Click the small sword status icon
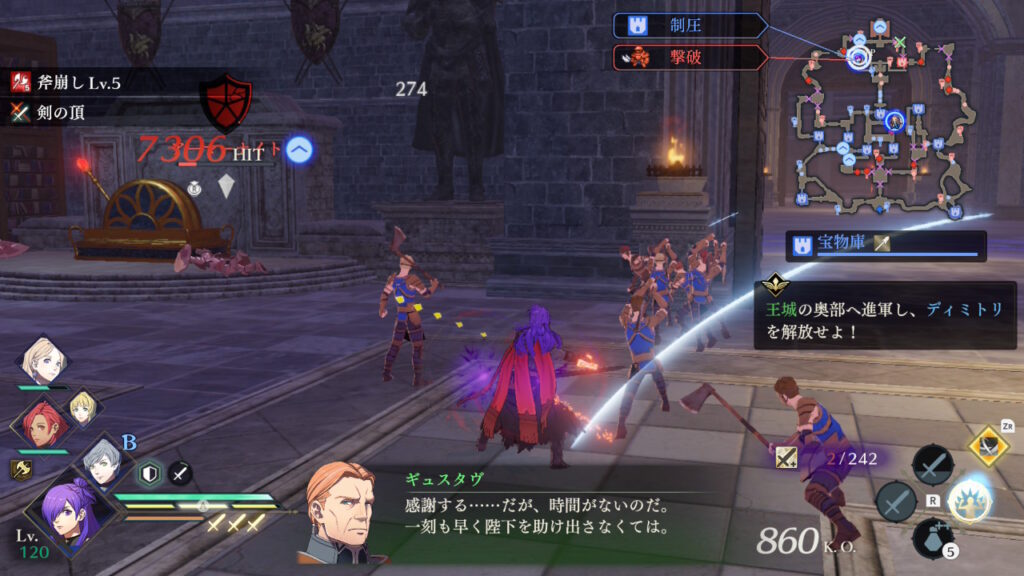This screenshot has height=576, width=1024. point(180,473)
